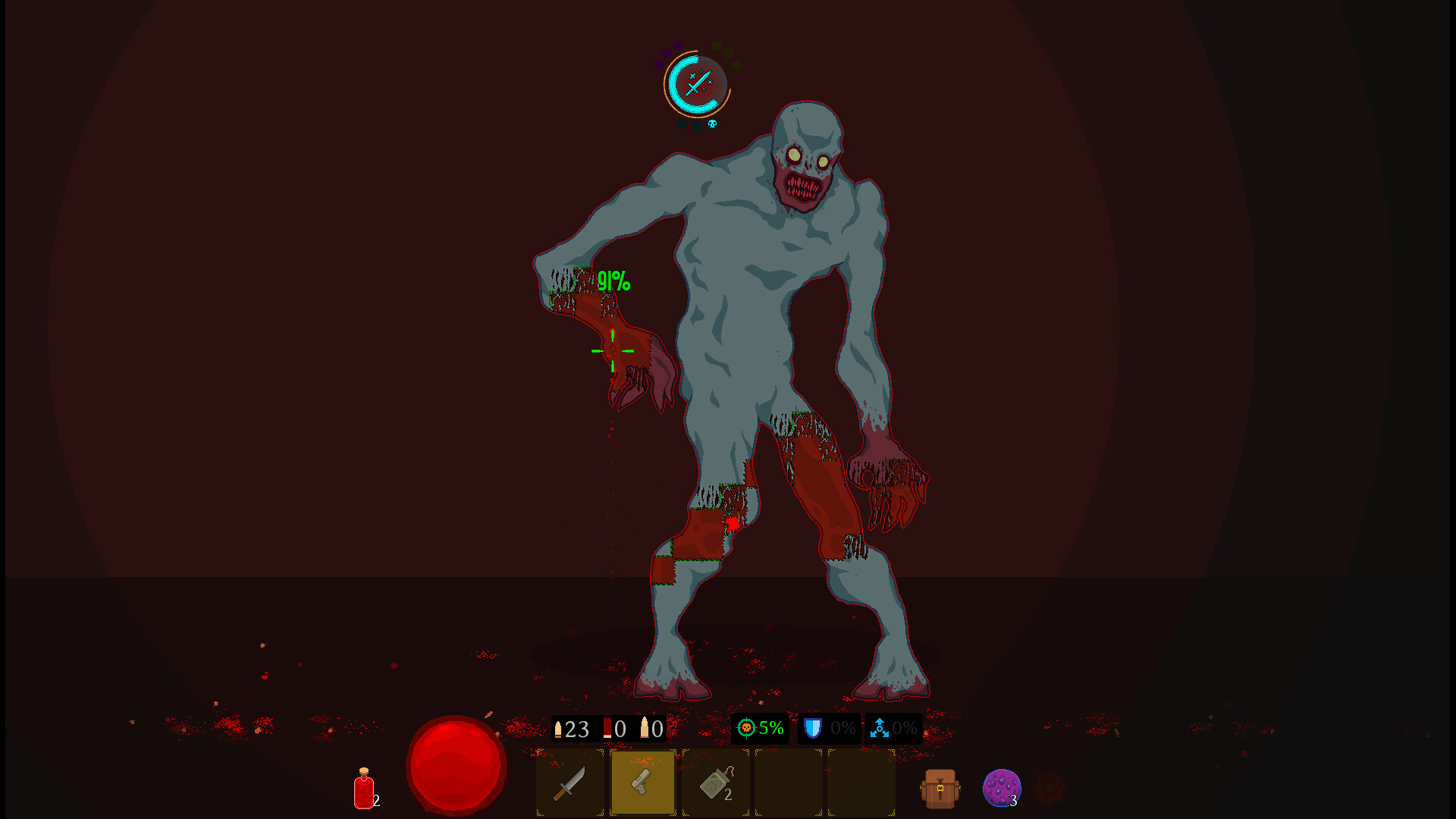1456x819 pixels.
Task: Select the grenade jar throwable with count 2
Action: coord(716,783)
